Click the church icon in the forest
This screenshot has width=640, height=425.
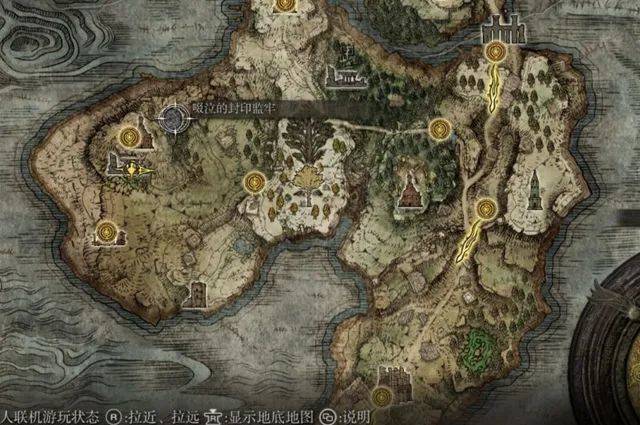tap(408, 191)
